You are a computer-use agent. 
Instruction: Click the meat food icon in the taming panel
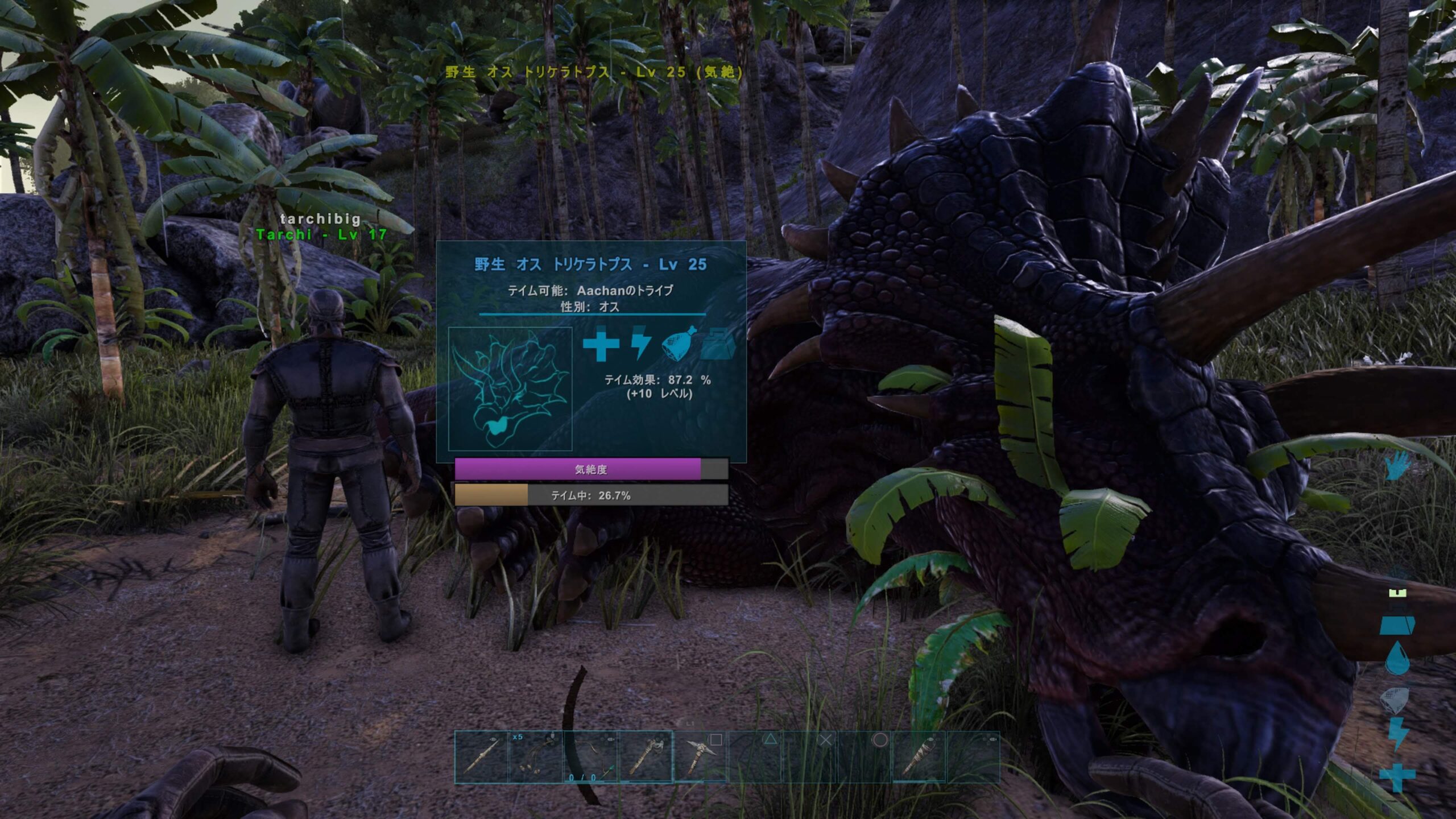[679, 344]
